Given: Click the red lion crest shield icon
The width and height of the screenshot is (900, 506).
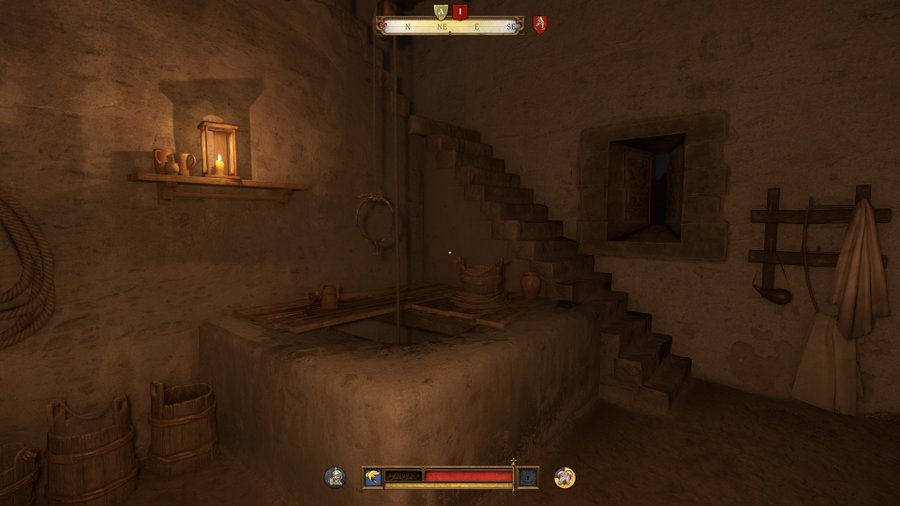Looking at the screenshot, I should point(540,25).
